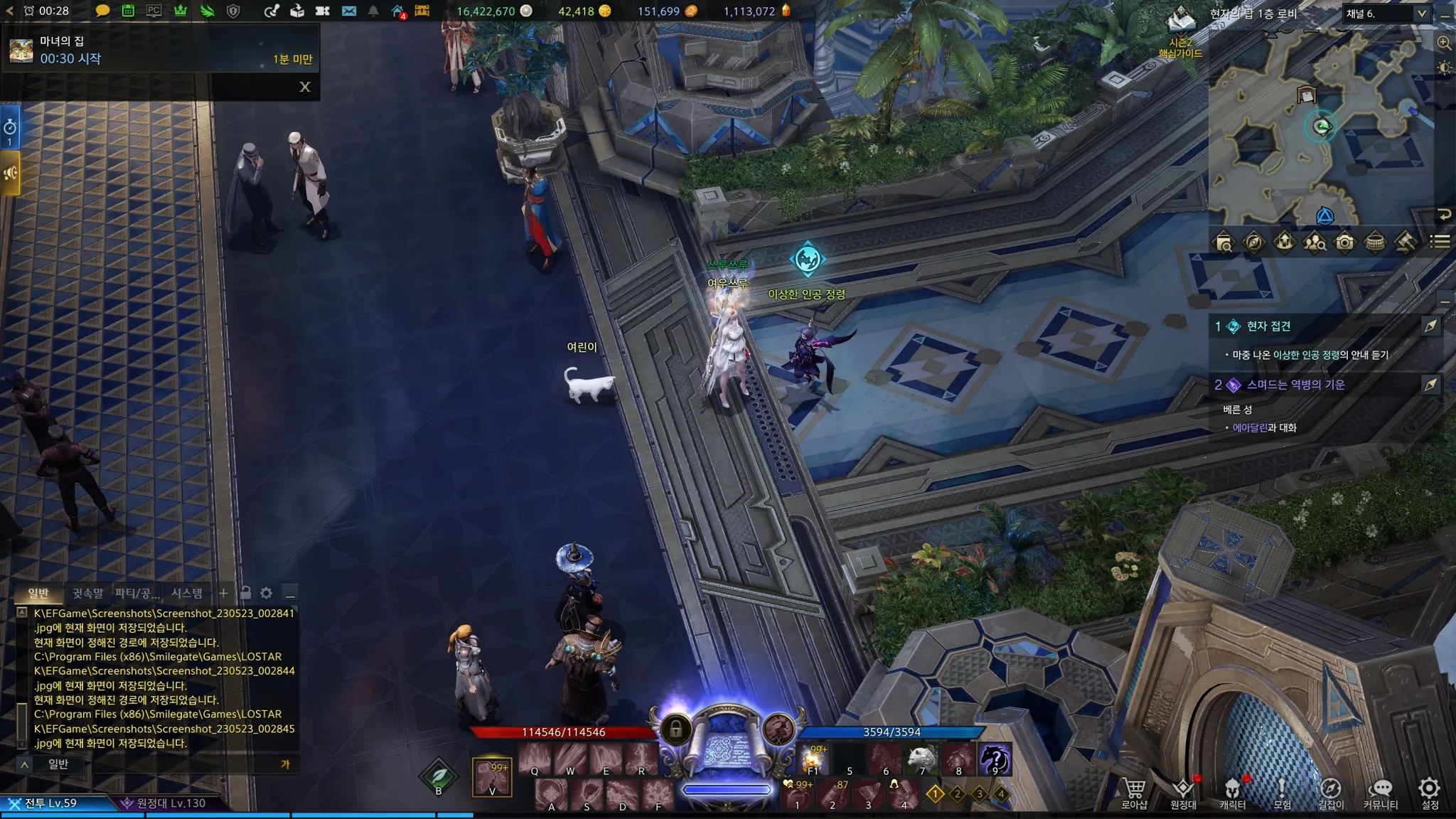Switch to the 시스템 chat tab
The width and height of the screenshot is (1456, 819).
187,593
